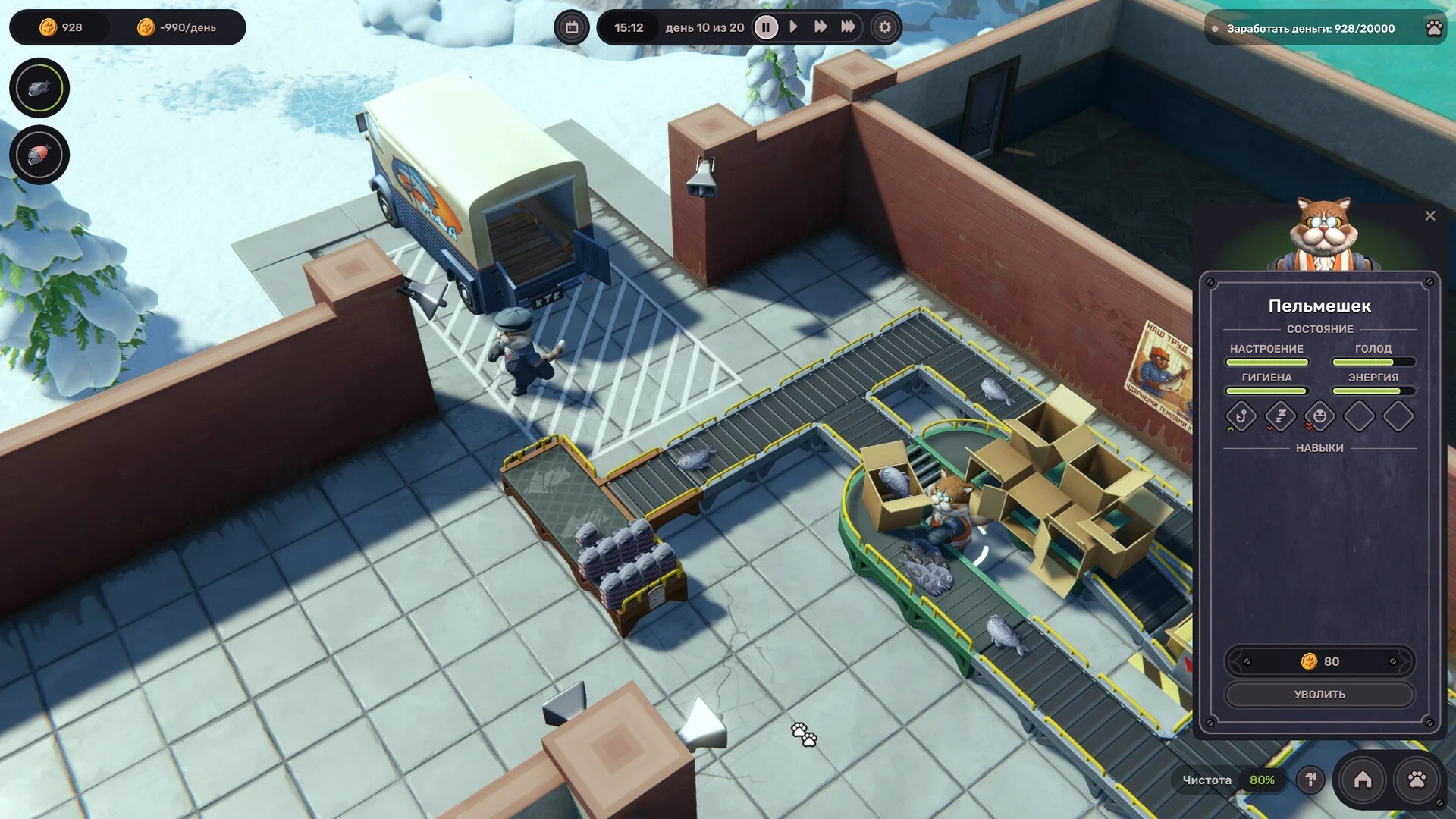Select the red fish fillet product icon
Screen dimensions: 1456x819
coord(39,155)
